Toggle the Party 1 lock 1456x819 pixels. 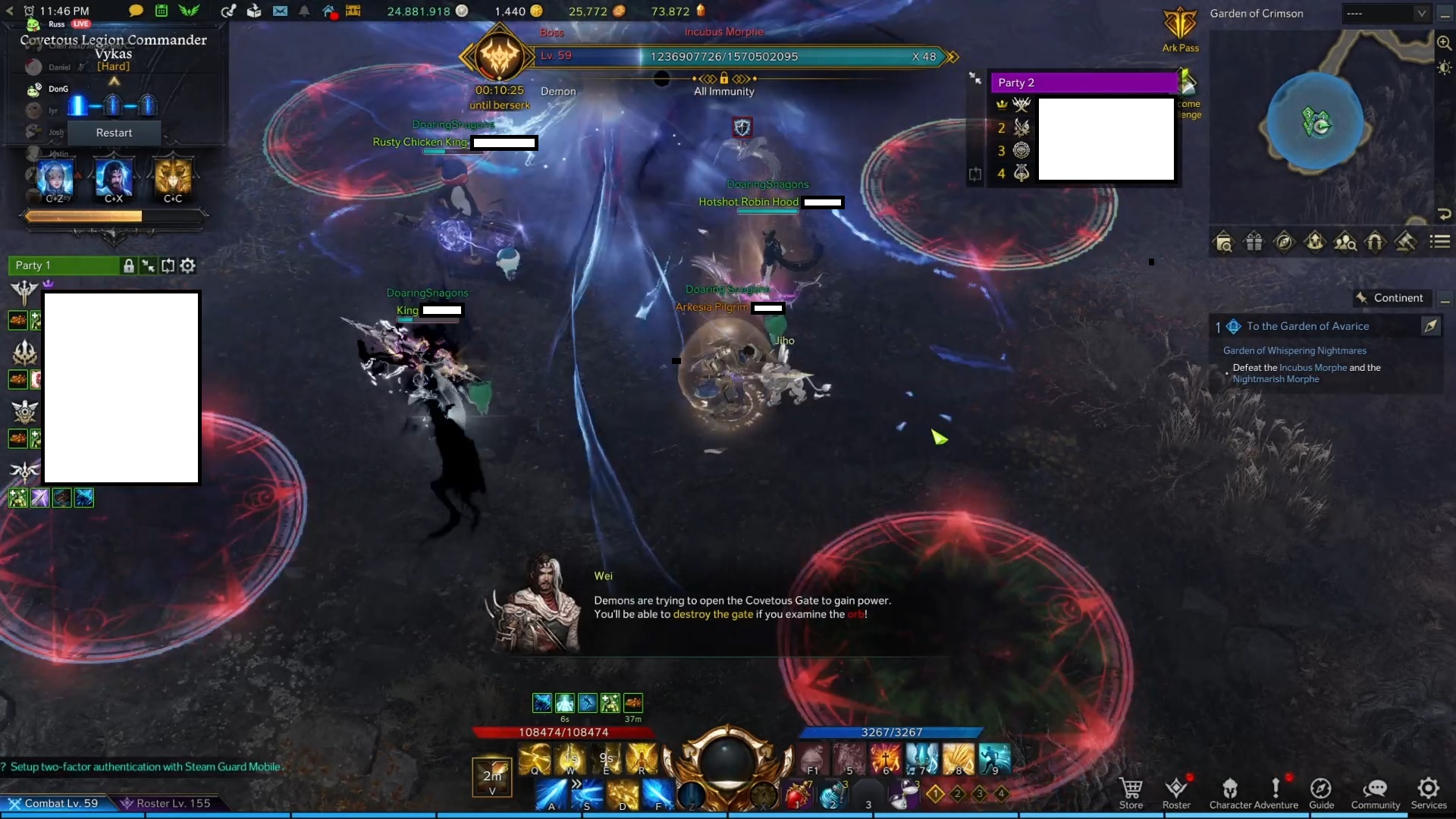click(x=128, y=265)
